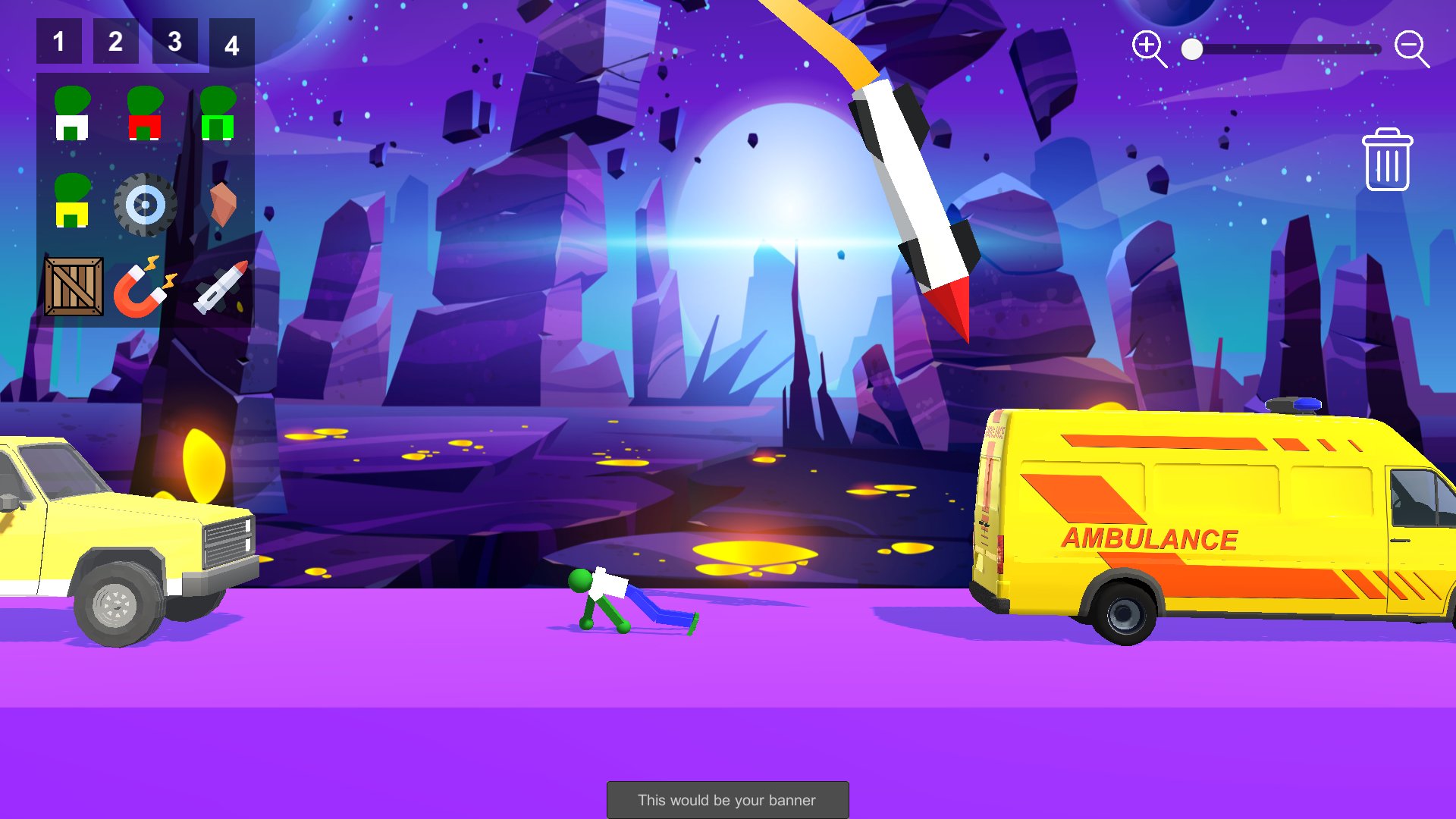Select the wooden crate item
The height and width of the screenshot is (819, 1456).
[x=74, y=287]
